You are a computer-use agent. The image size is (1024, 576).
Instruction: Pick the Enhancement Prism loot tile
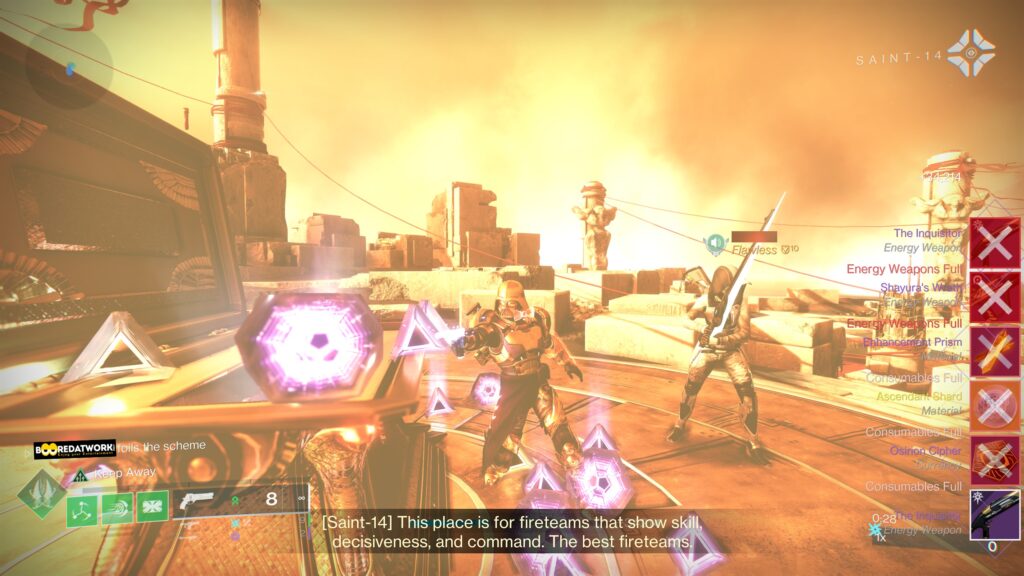point(995,352)
